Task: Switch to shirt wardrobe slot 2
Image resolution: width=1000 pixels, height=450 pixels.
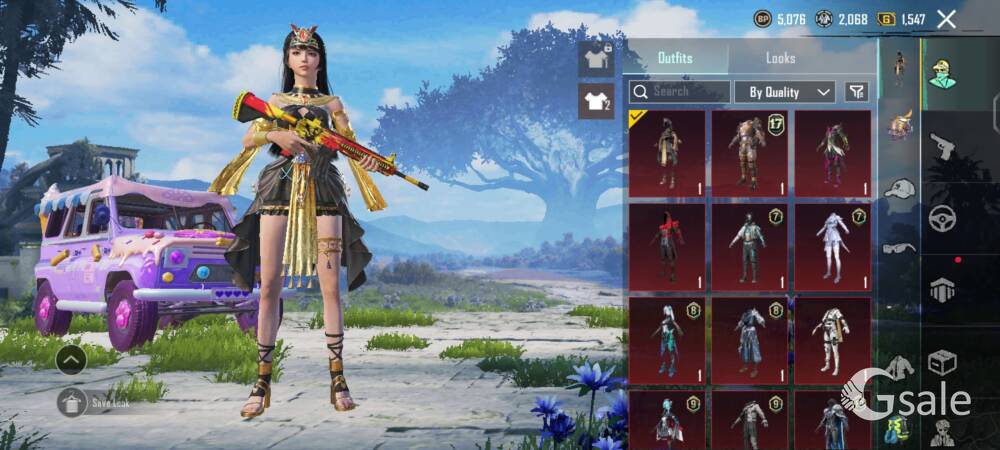Action: pos(596,101)
